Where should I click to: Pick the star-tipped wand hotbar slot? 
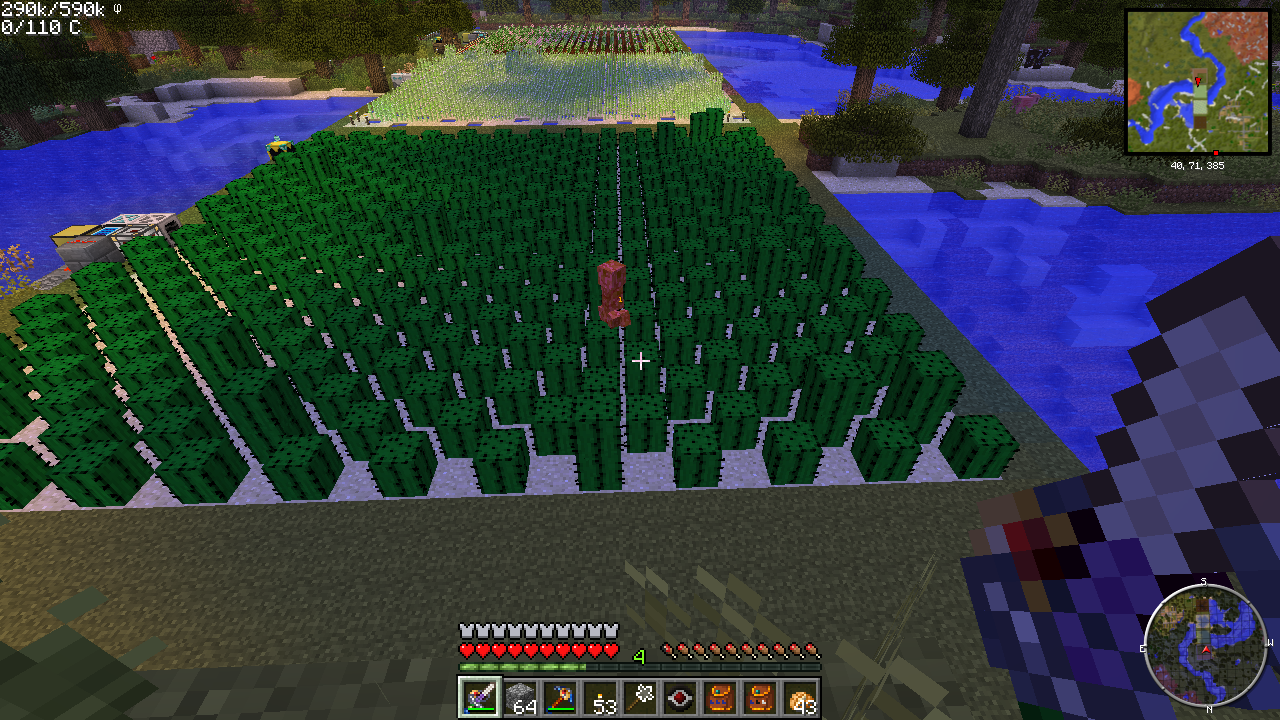tap(640, 697)
